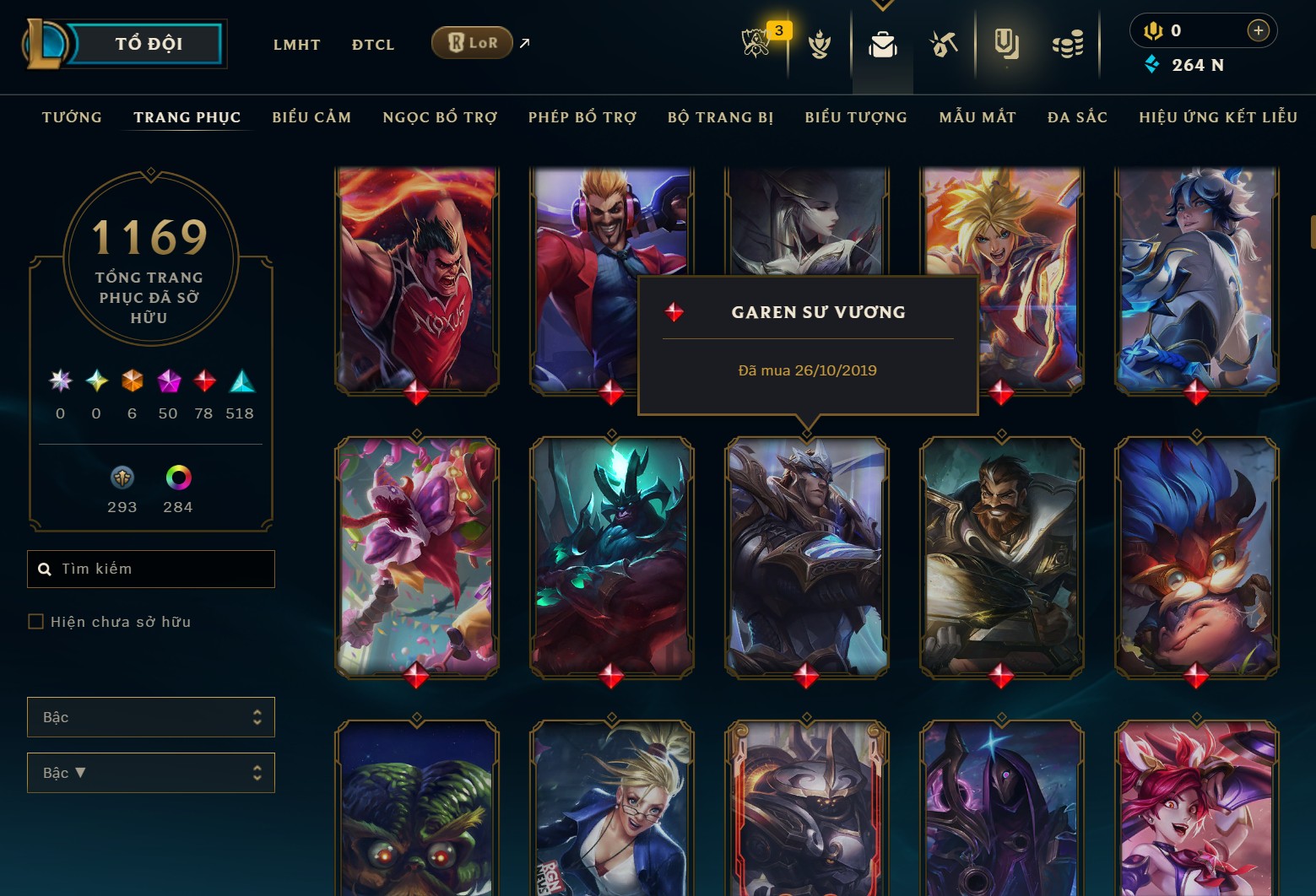Click the plus button to buy RP
This screenshot has width=1316, height=896.
click(x=1258, y=30)
